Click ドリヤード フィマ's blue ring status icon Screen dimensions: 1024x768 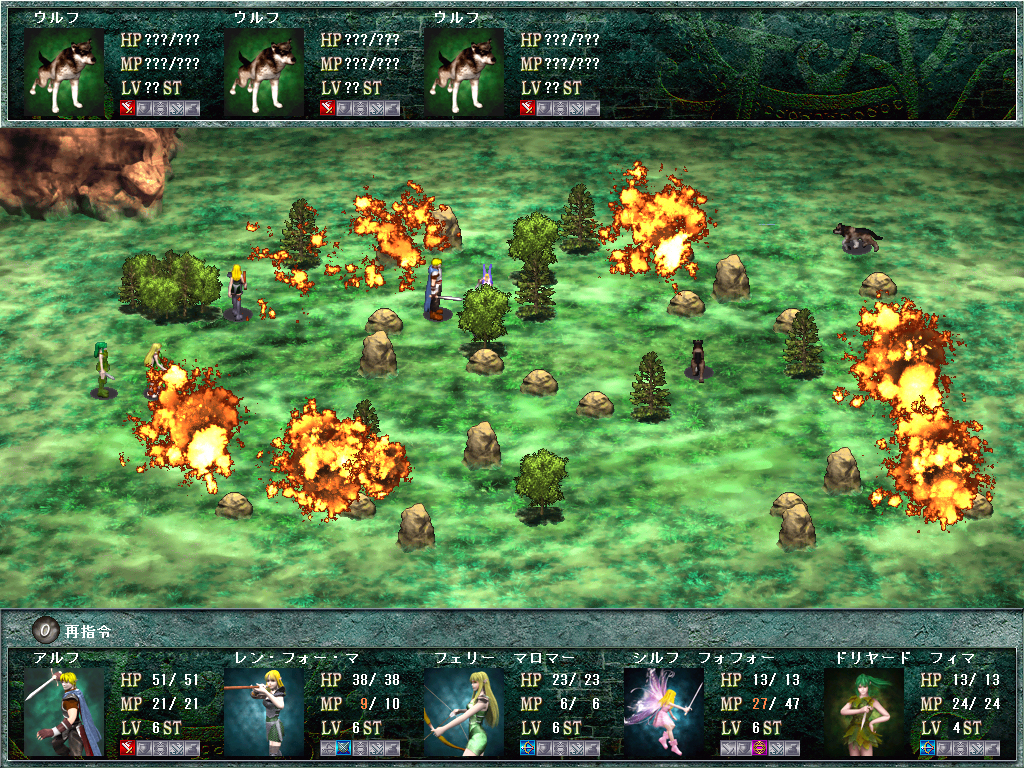pos(927,748)
